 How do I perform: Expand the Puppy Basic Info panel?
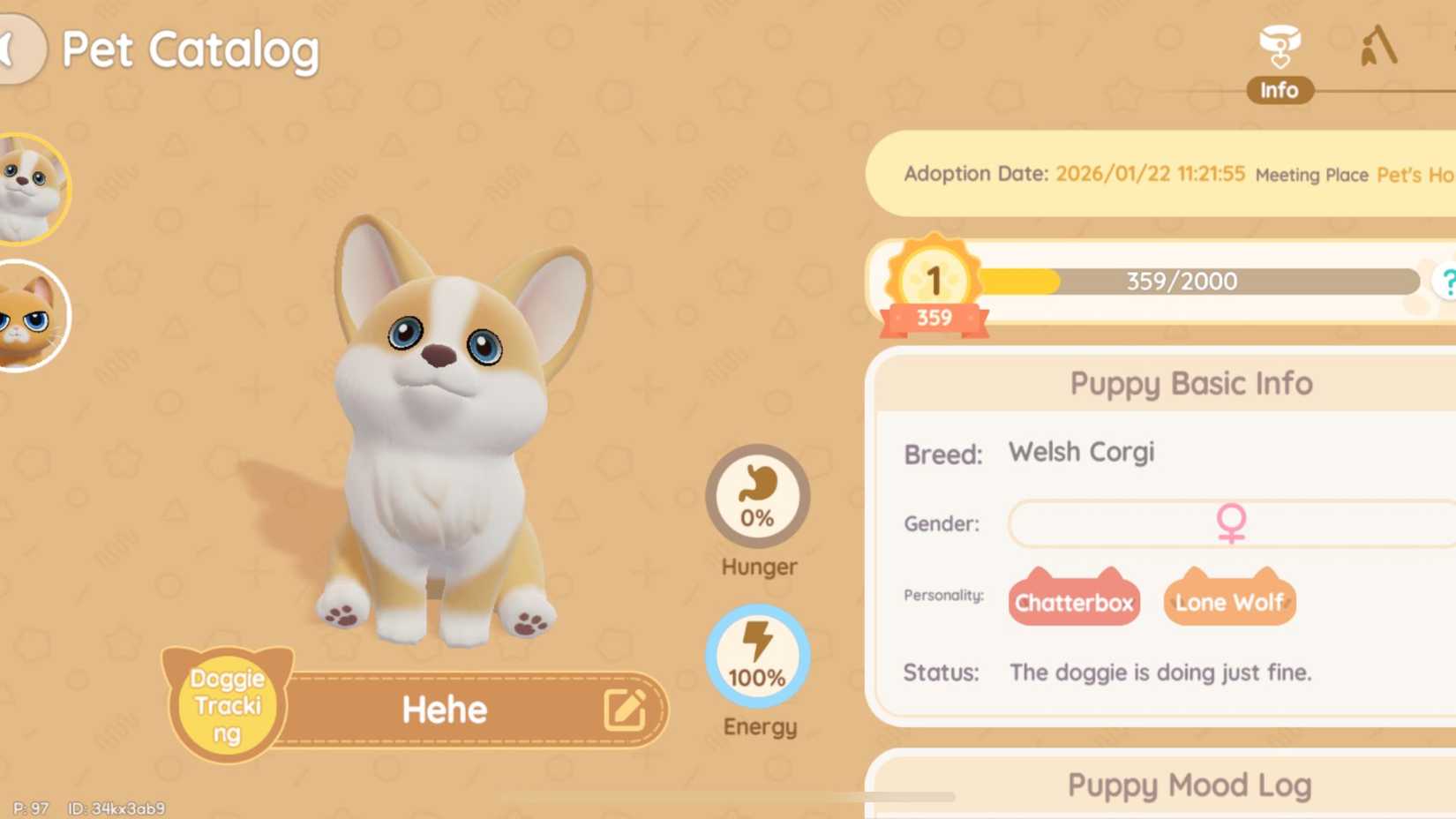pyautogui.click(x=1190, y=383)
